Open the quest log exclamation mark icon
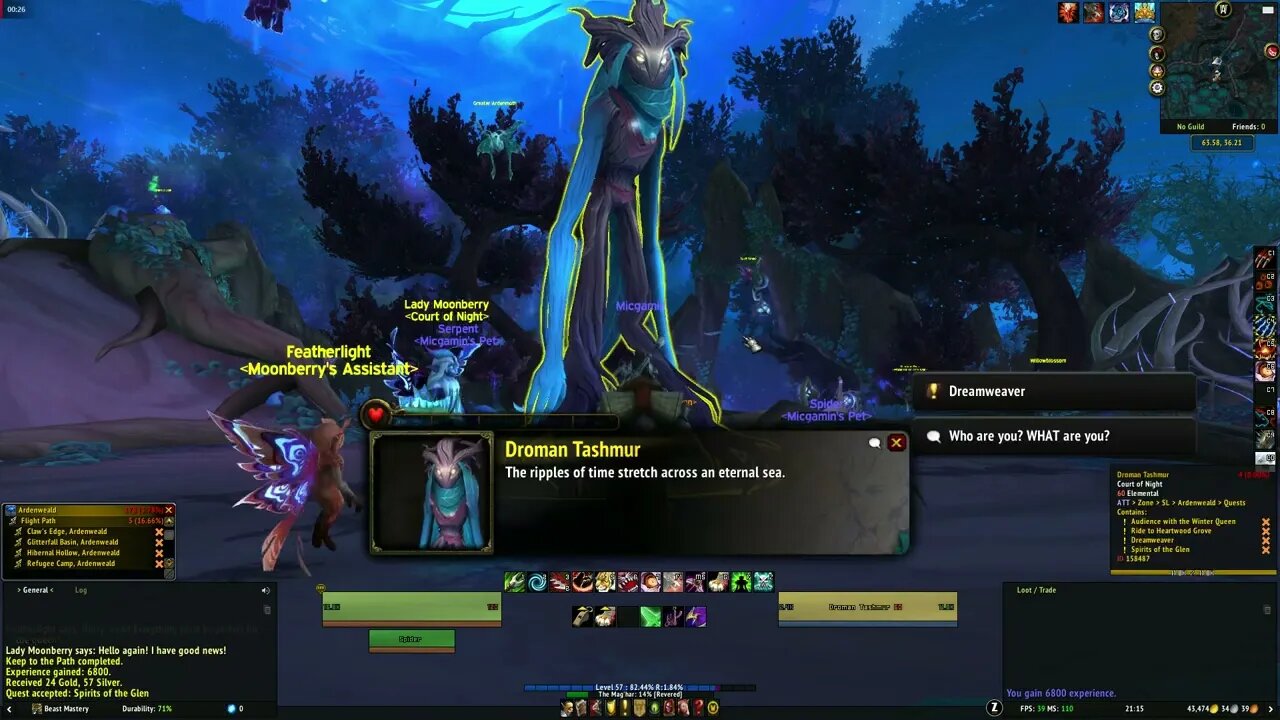This screenshot has height=720, width=1280. coord(624,708)
